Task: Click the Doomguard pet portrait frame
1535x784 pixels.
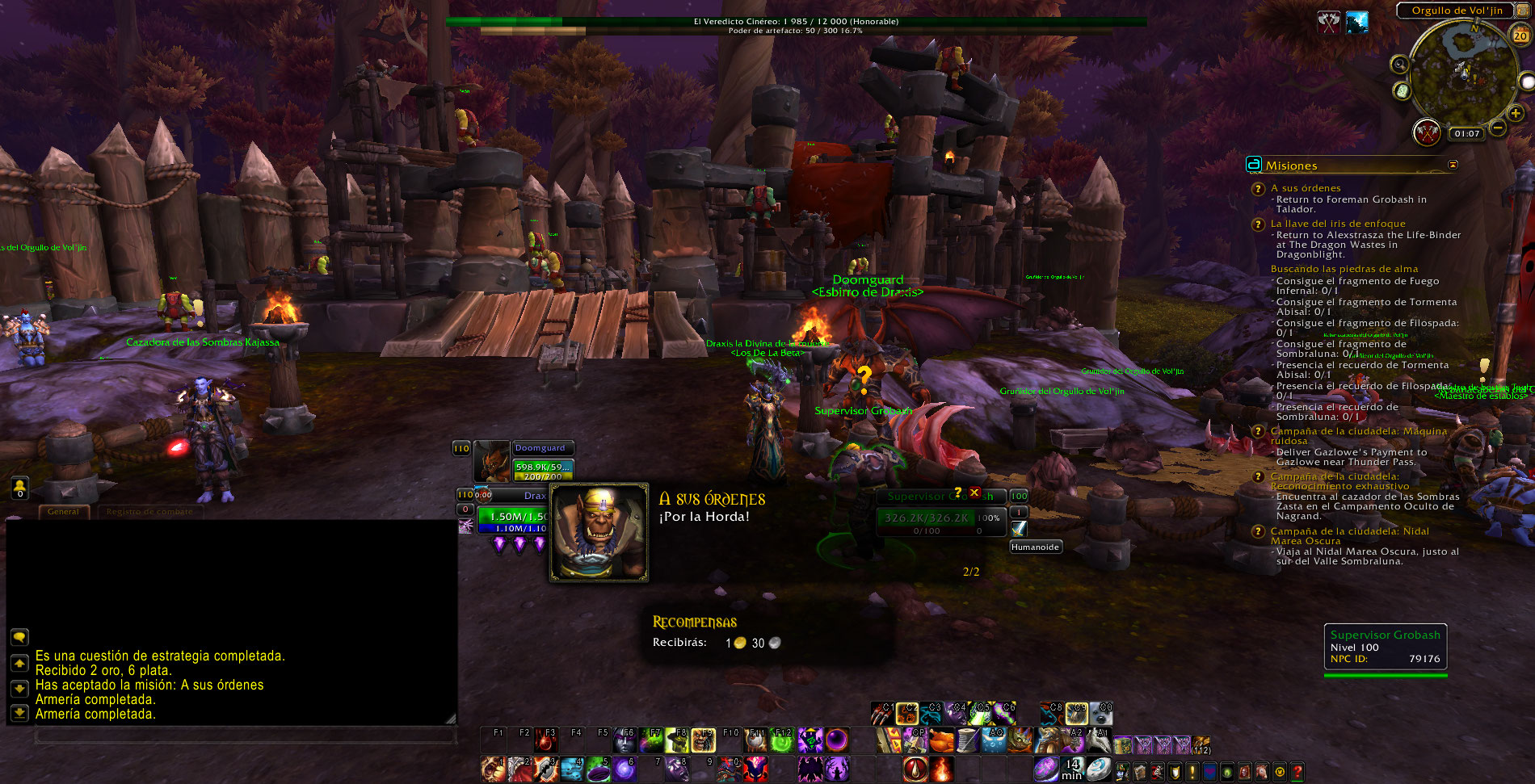Action: [x=491, y=462]
